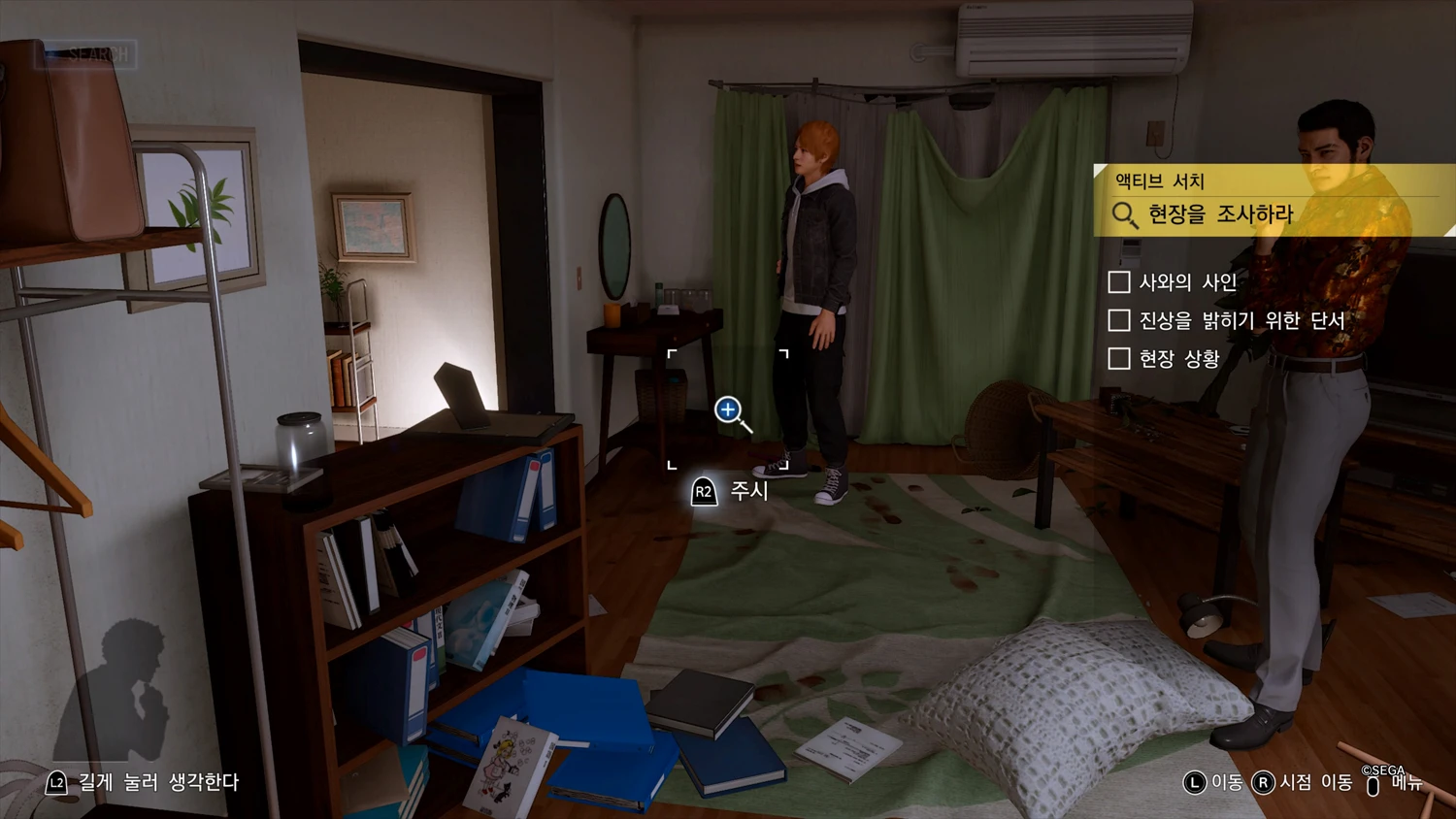The height and width of the screenshot is (819, 1456).
Task: Tick the 사와의 사인 checklist box
Action: 1119,282
